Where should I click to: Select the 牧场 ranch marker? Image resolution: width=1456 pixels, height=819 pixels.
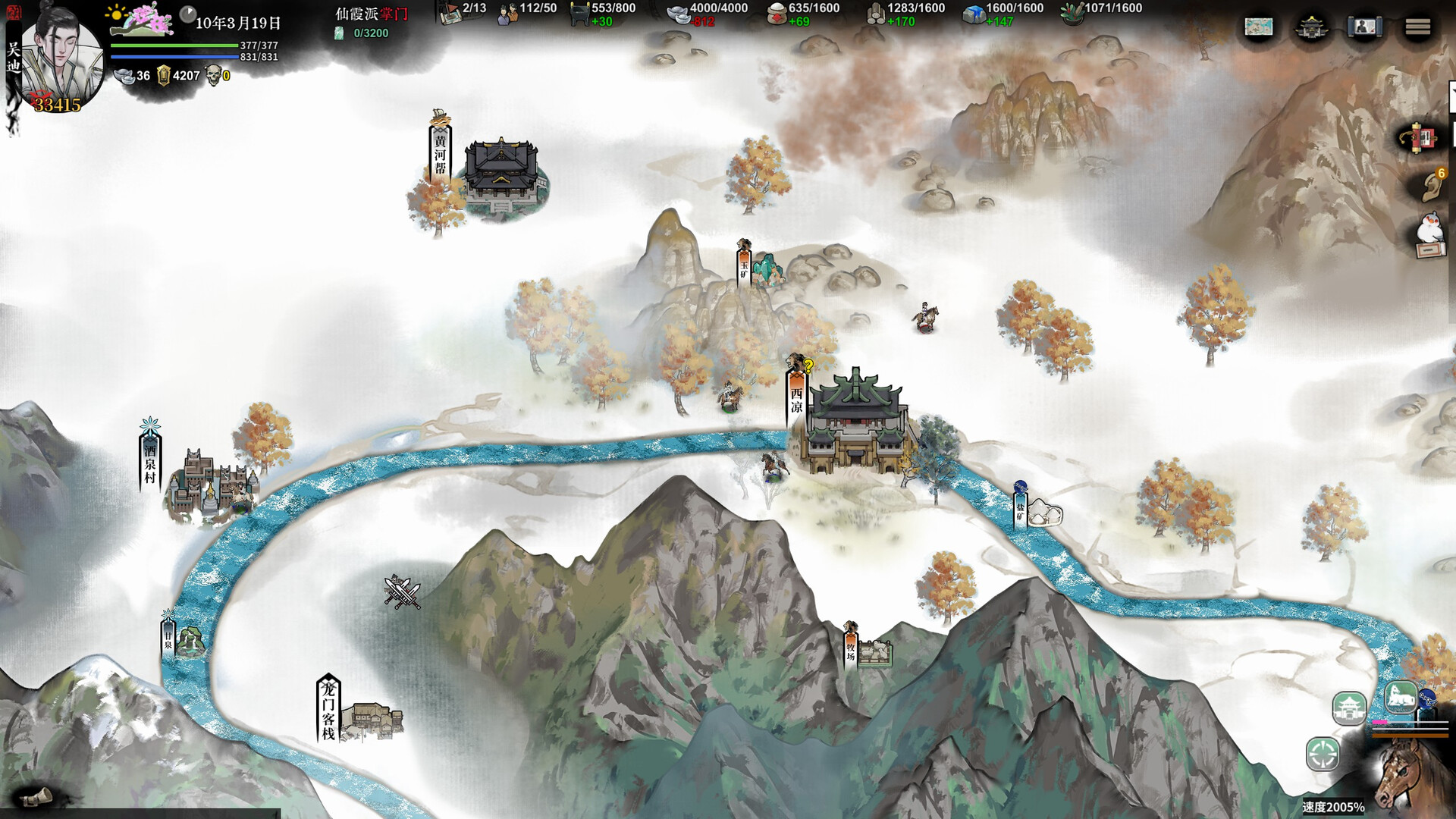[x=851, y=650]
